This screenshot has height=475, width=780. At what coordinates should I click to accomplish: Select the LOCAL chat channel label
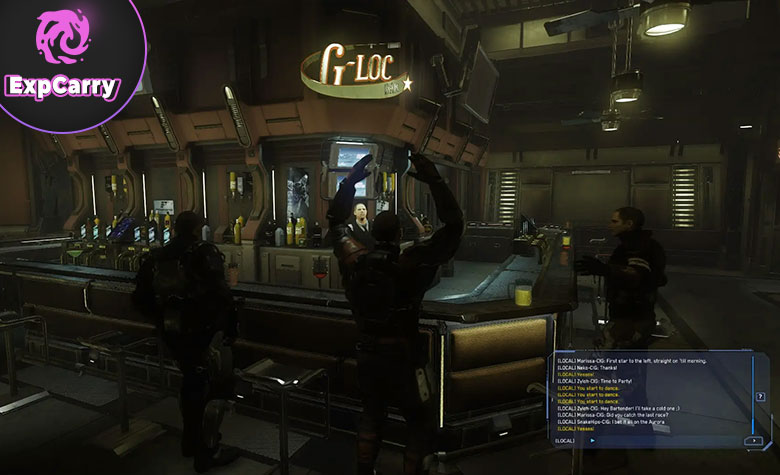pos(566,440)
